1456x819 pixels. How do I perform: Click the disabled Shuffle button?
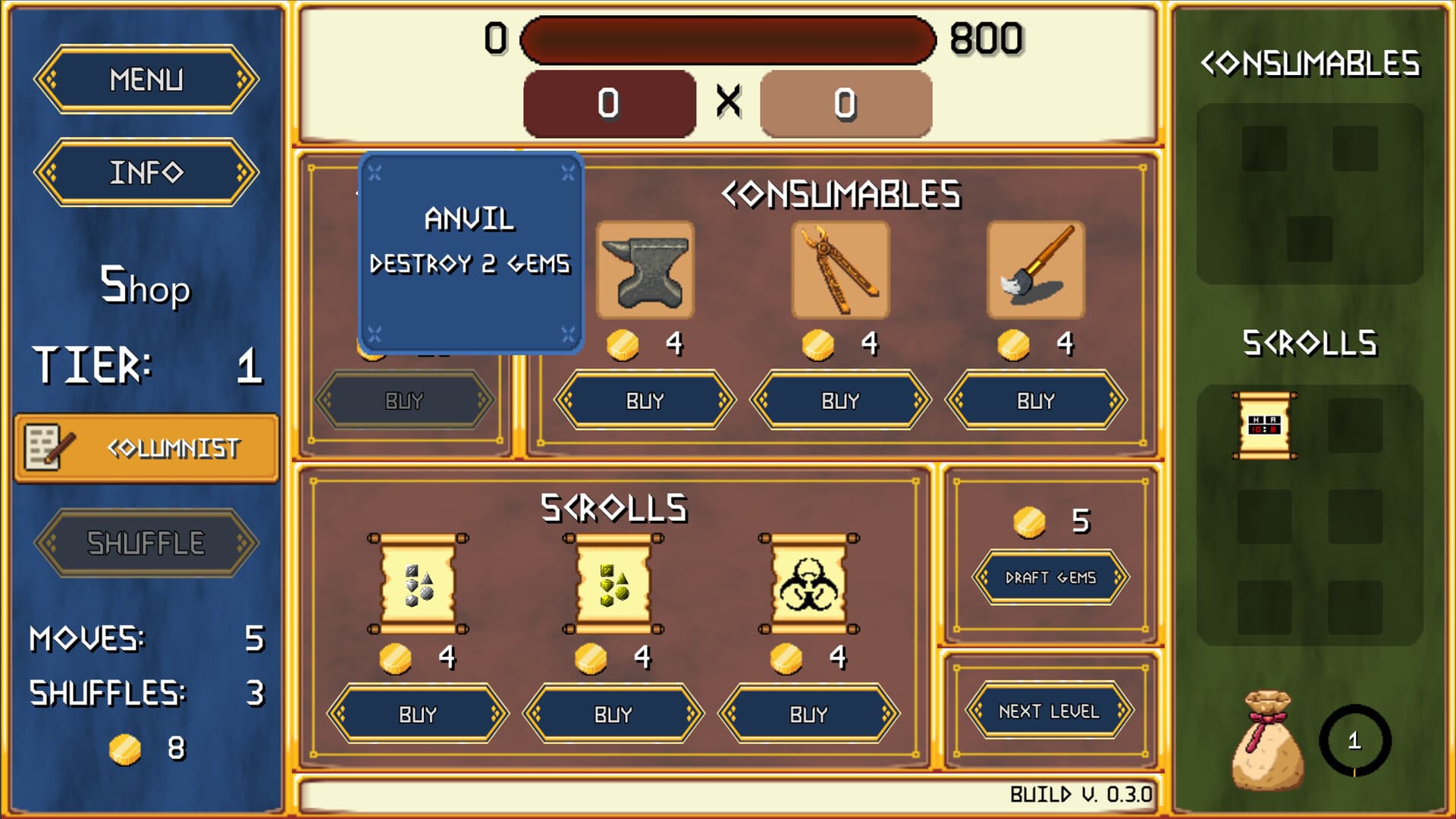tap(146, 540)
